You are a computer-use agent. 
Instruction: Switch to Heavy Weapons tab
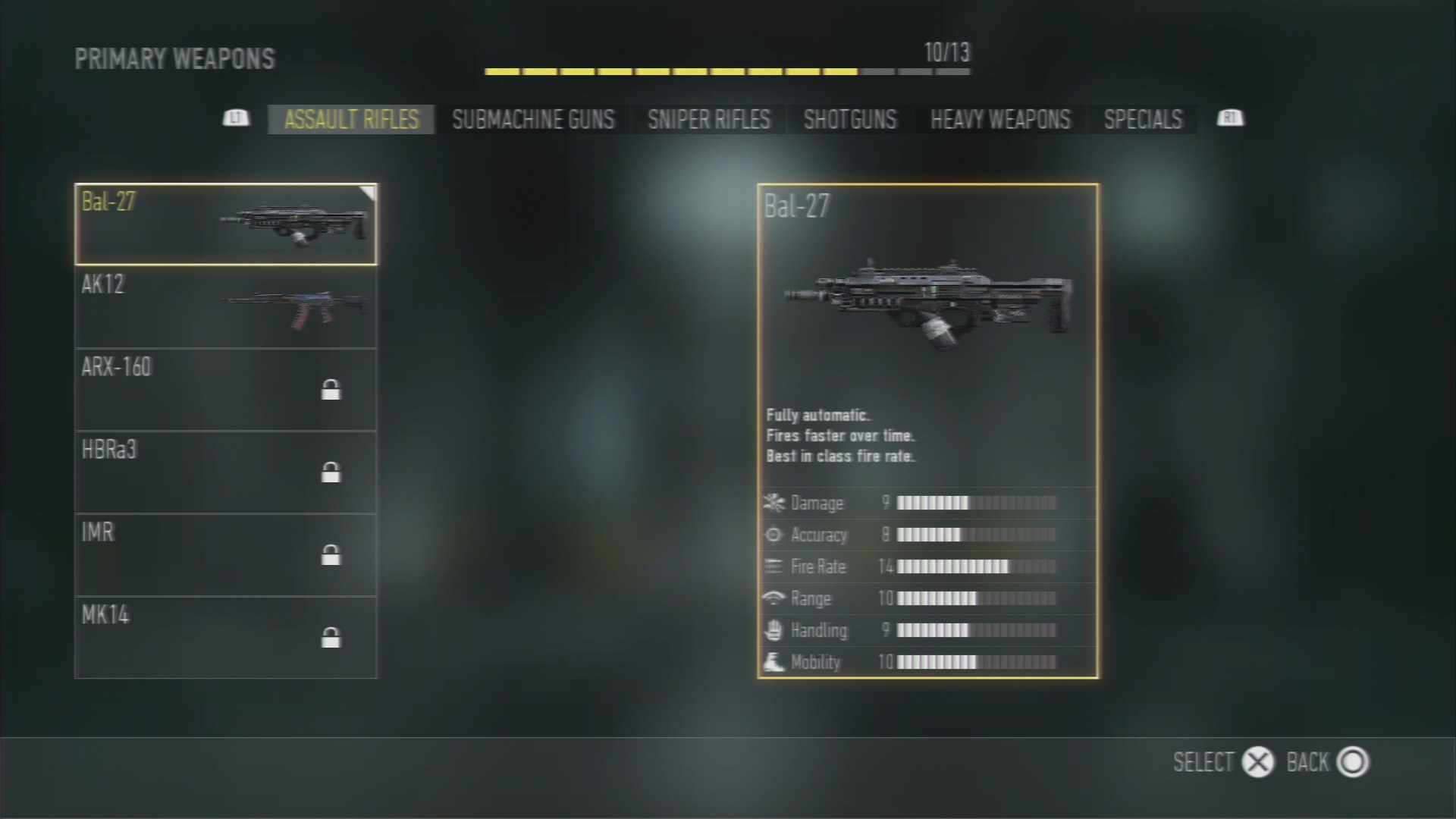coord(999,119)
